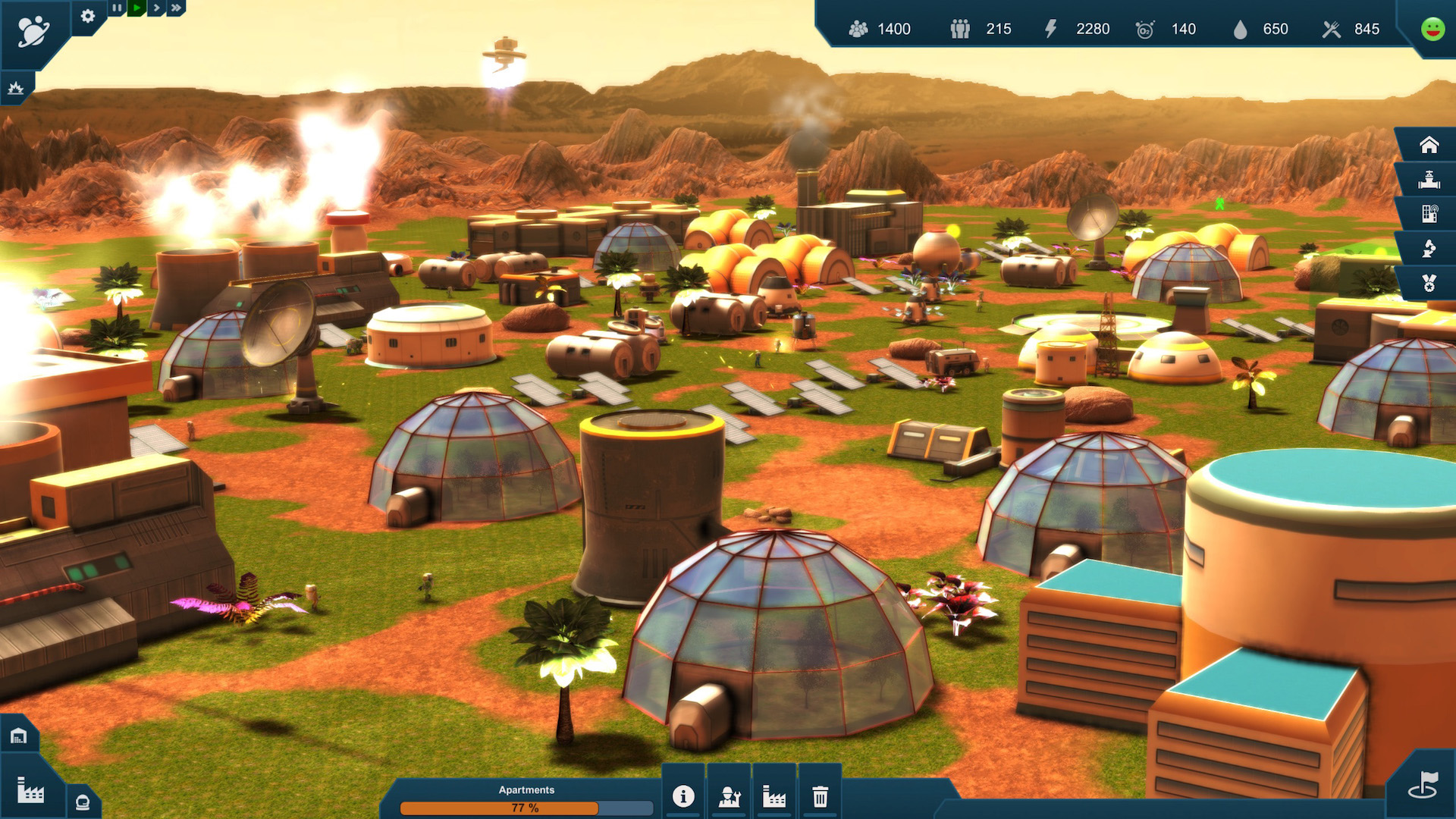Enable normal speed with the green play button
Screen dimensions: 1456x819
click(x=136, y=8)
